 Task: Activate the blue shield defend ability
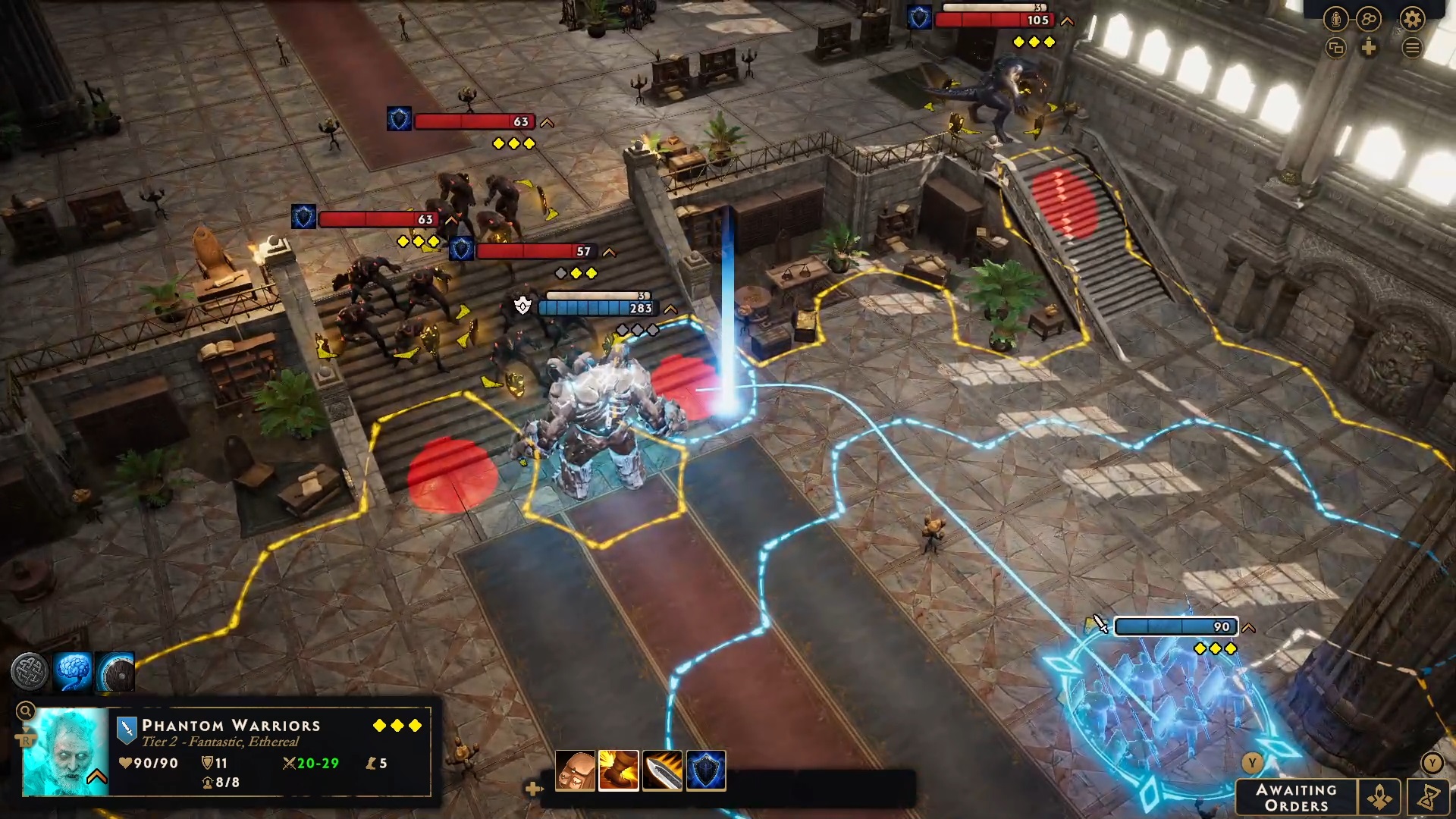[x=706, y=770]
